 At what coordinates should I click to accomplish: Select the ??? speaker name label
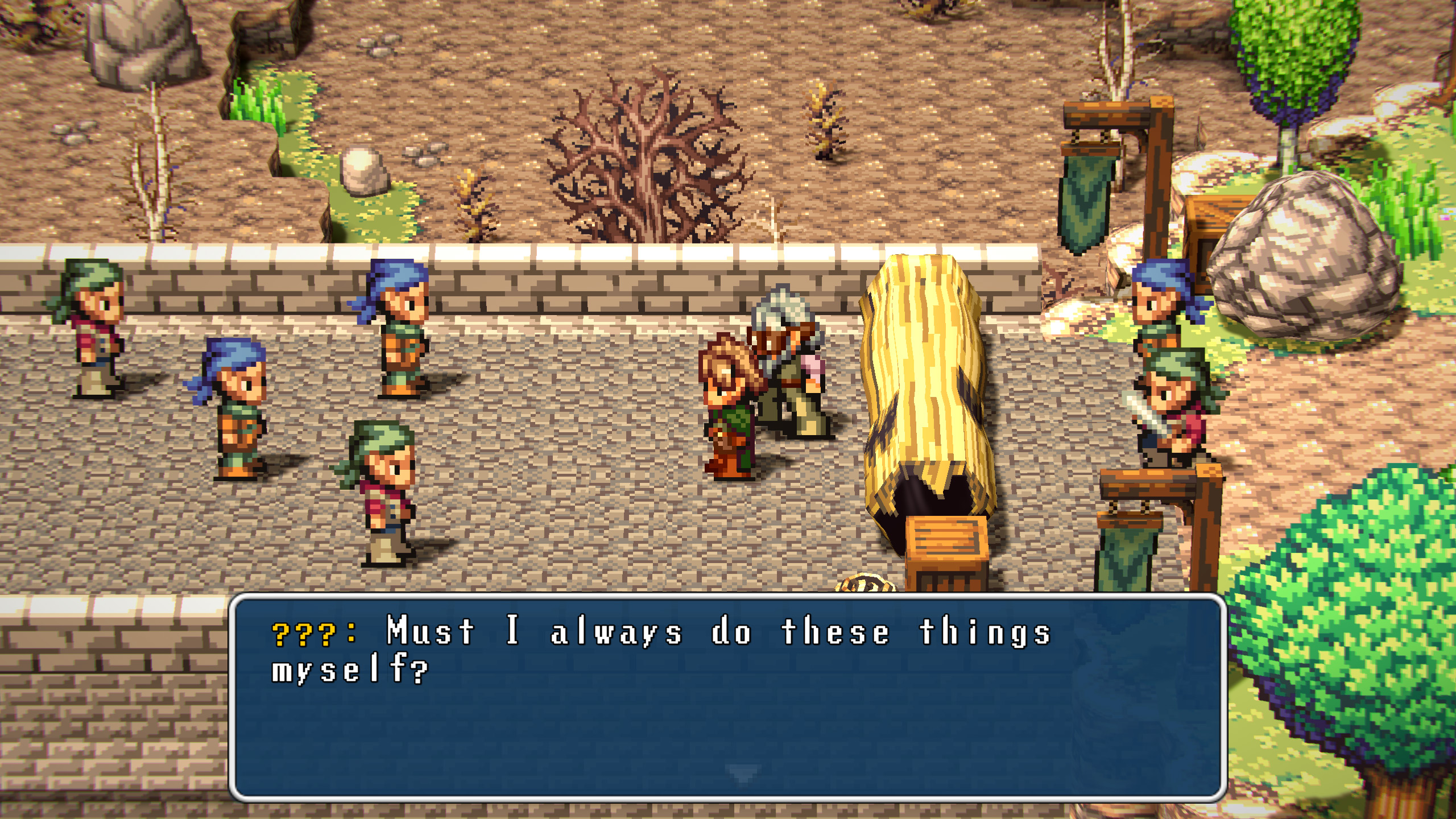304,634
